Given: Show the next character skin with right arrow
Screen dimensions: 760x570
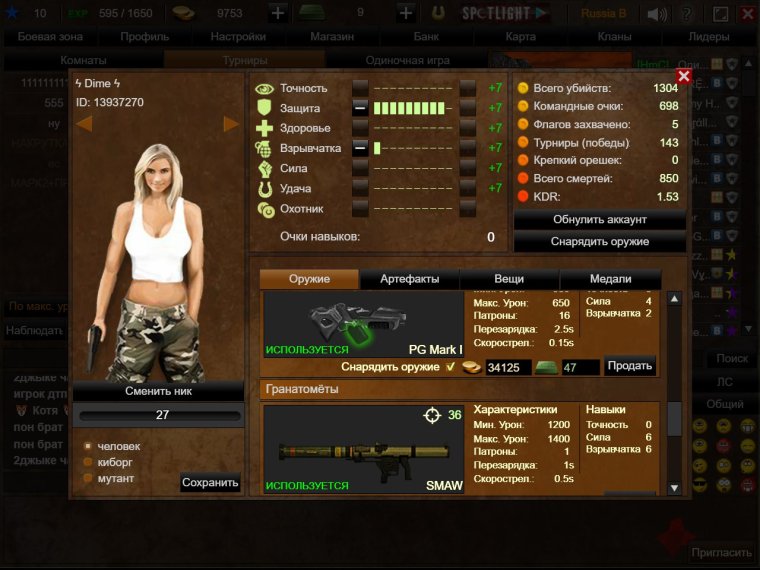Looking at the screenshot, I should pyautogui.click(x=231, y=124).
